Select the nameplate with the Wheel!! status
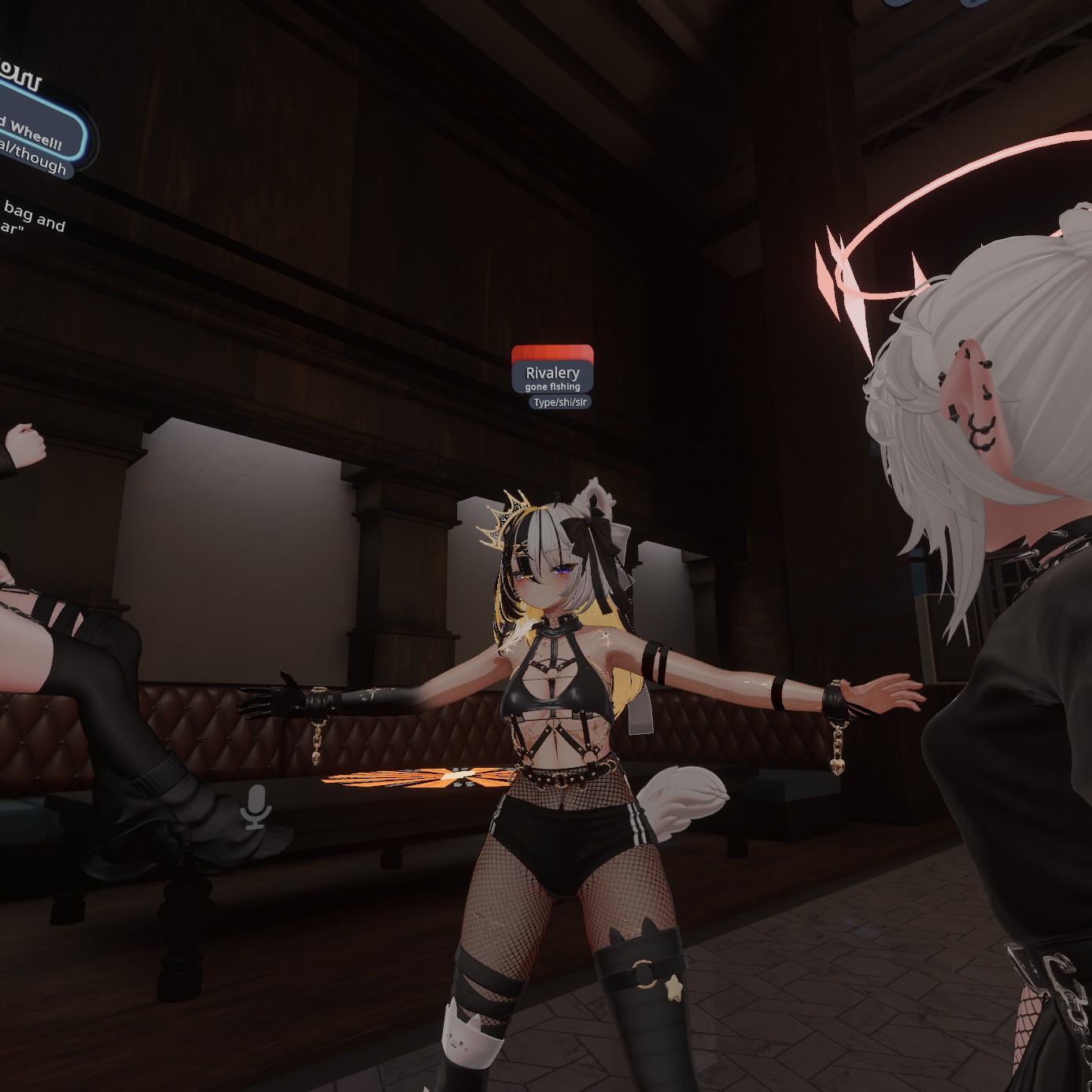The image size is (1092, 1092). coord(35,132)
